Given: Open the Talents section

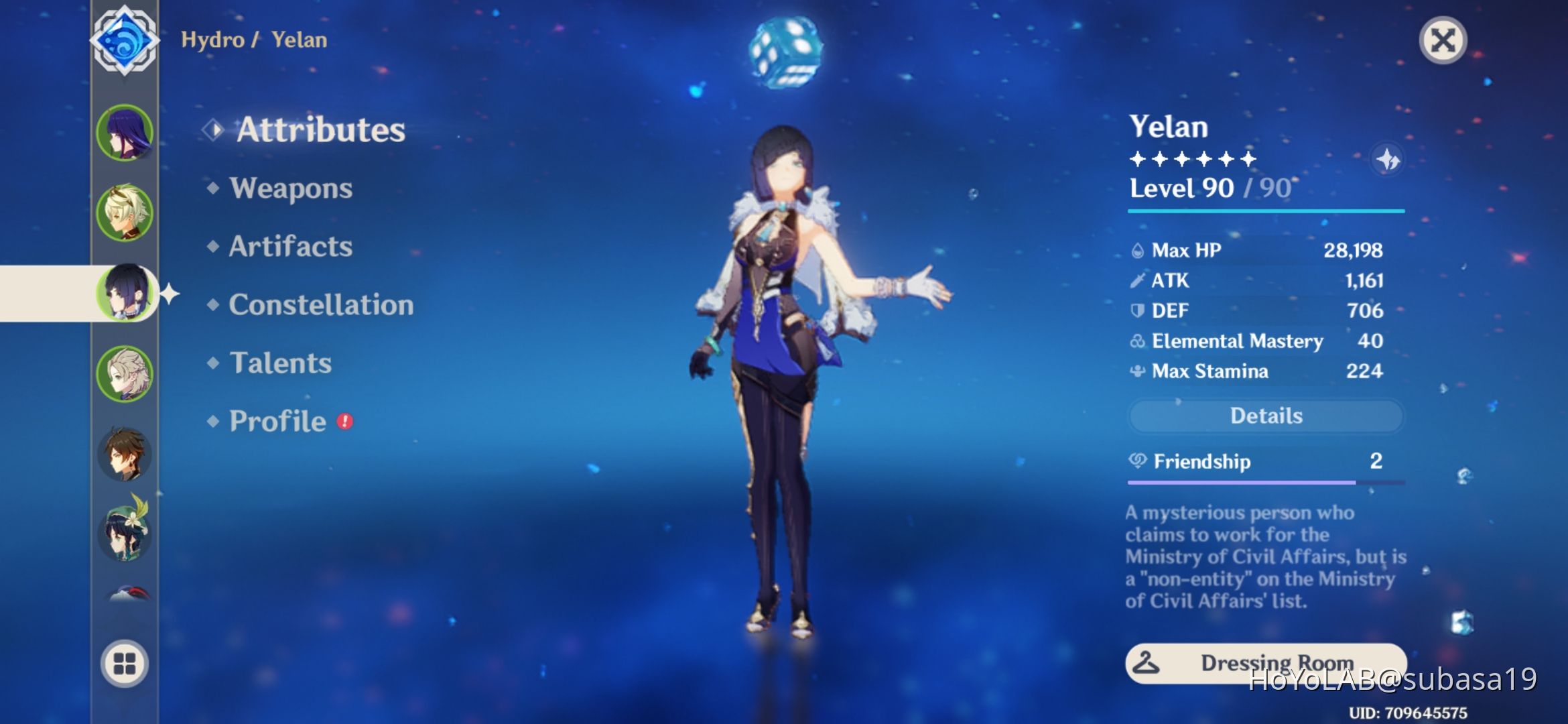Looking at the screenshot, I should 281,363.
